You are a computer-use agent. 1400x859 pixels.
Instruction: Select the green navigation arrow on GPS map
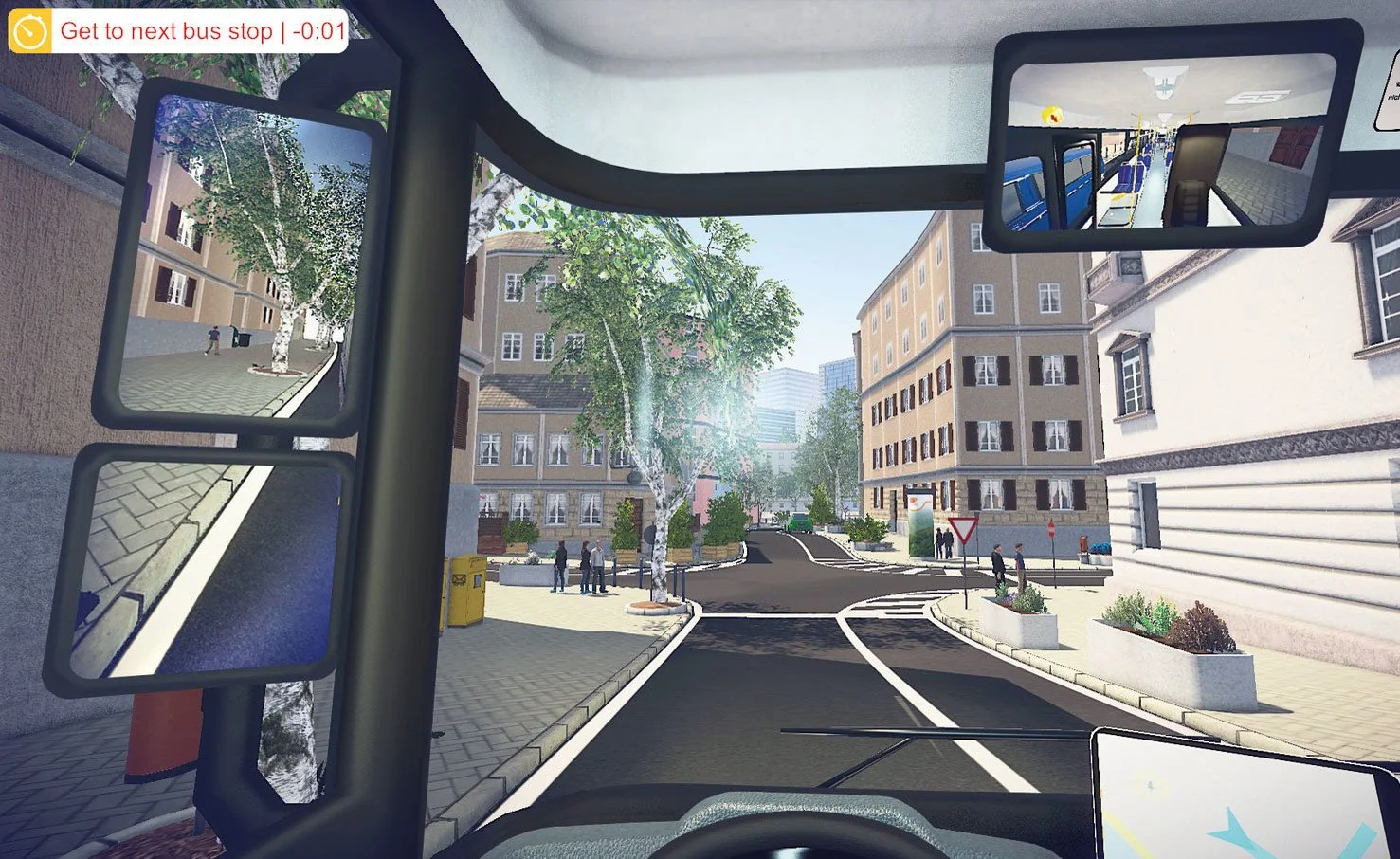point(1149,785)
